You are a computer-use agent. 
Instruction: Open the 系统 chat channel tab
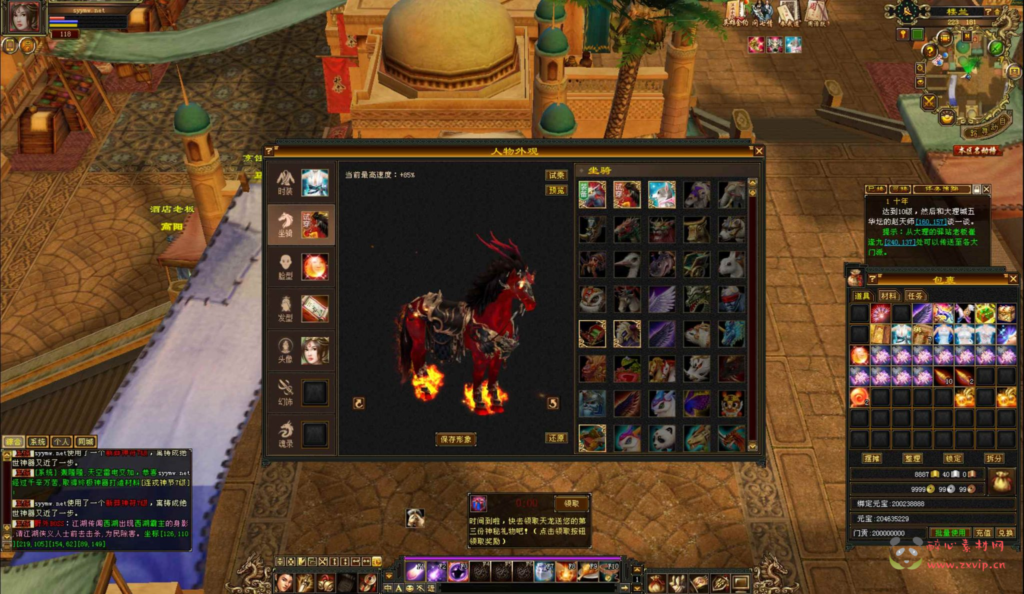(x=37, y=441)
